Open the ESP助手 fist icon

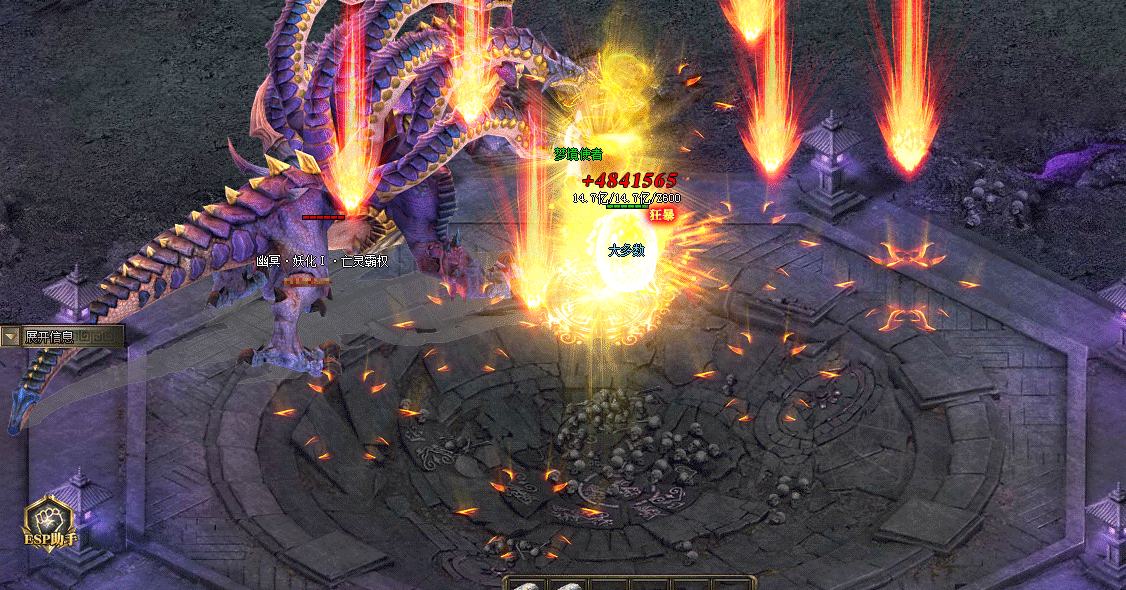coord(51,520)
